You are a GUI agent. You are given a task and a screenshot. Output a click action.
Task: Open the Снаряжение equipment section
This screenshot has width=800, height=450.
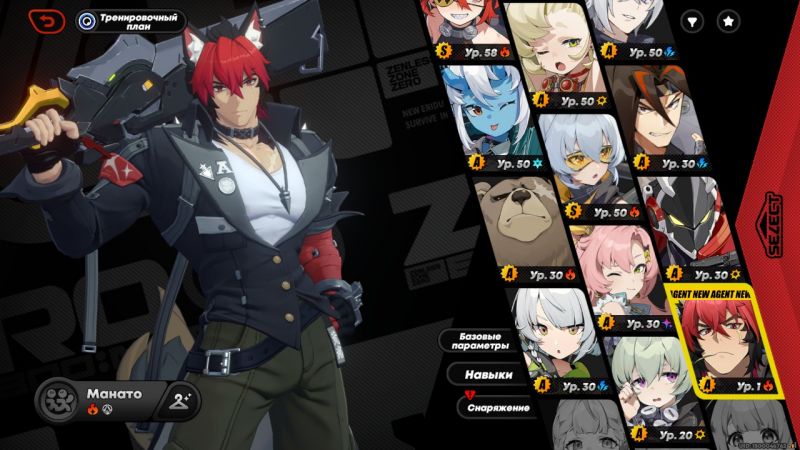(494, 407)
